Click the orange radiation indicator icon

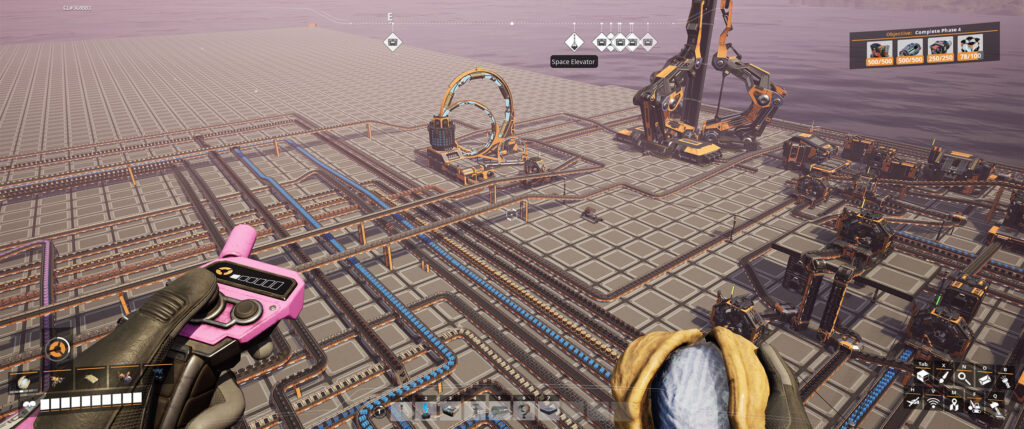(58, 349)
